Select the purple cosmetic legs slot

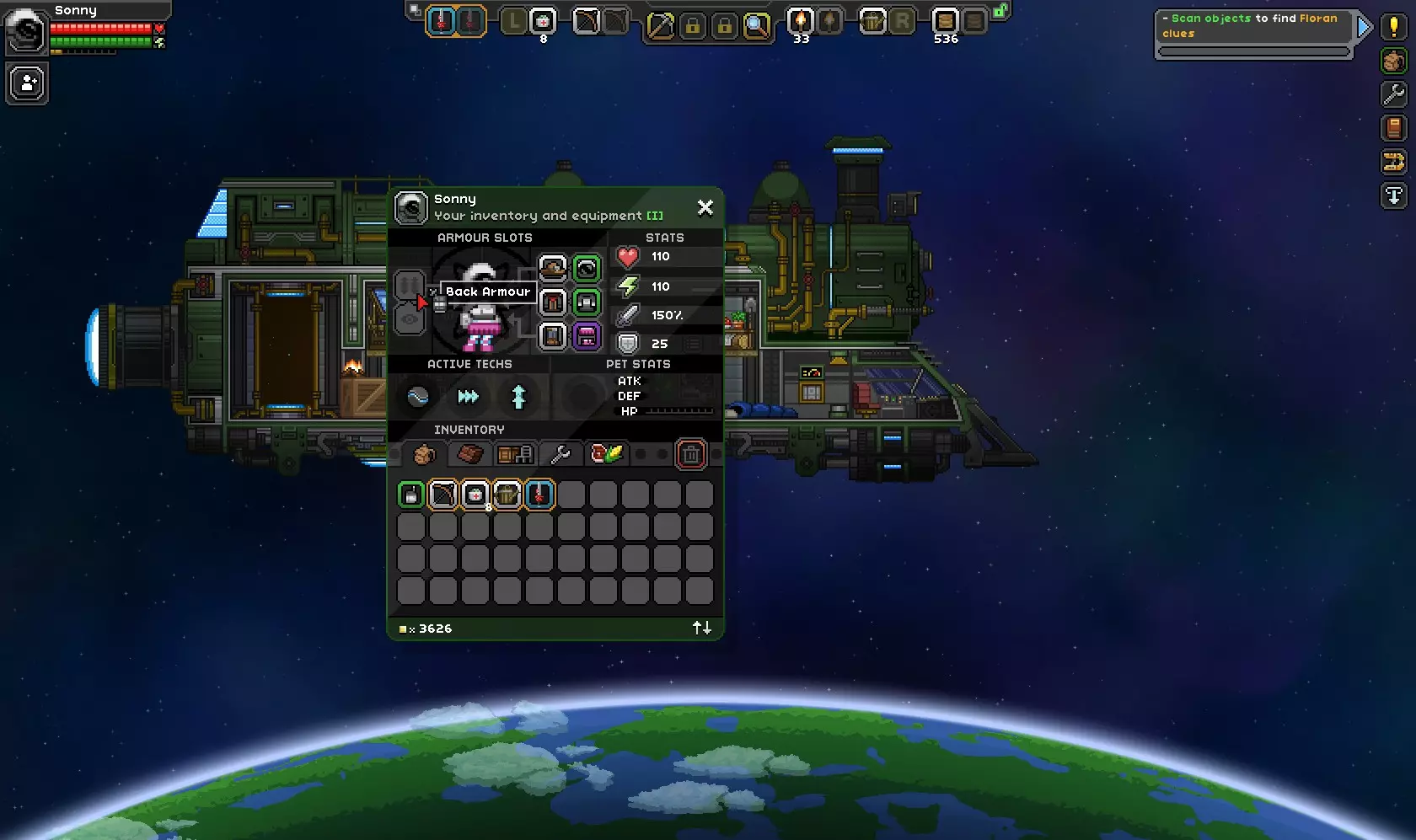(x=587, y=336)
